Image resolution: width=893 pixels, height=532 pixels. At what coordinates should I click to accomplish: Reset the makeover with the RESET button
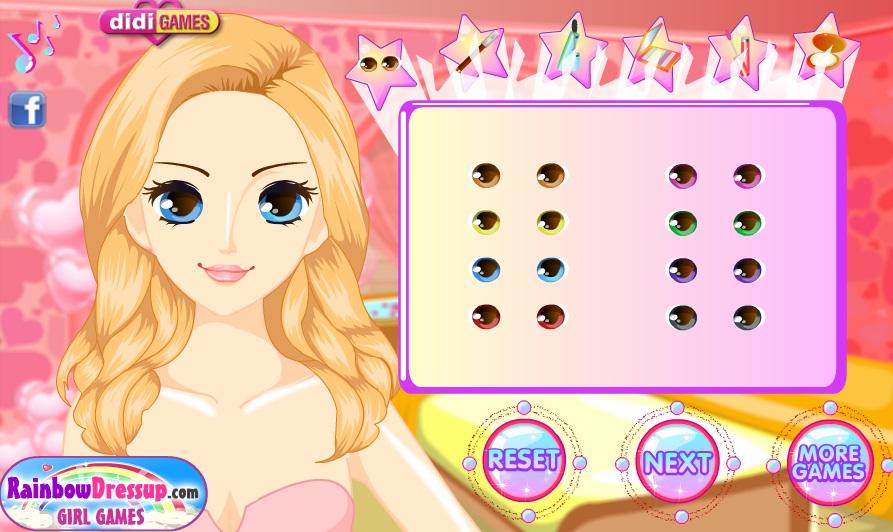523,460
